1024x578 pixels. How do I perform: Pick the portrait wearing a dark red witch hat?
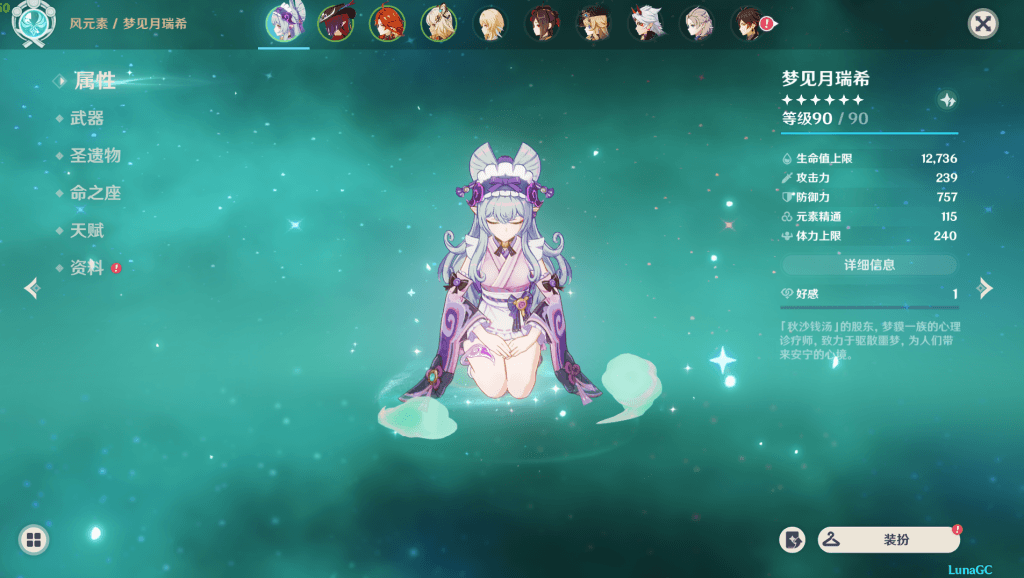[335, 23]
